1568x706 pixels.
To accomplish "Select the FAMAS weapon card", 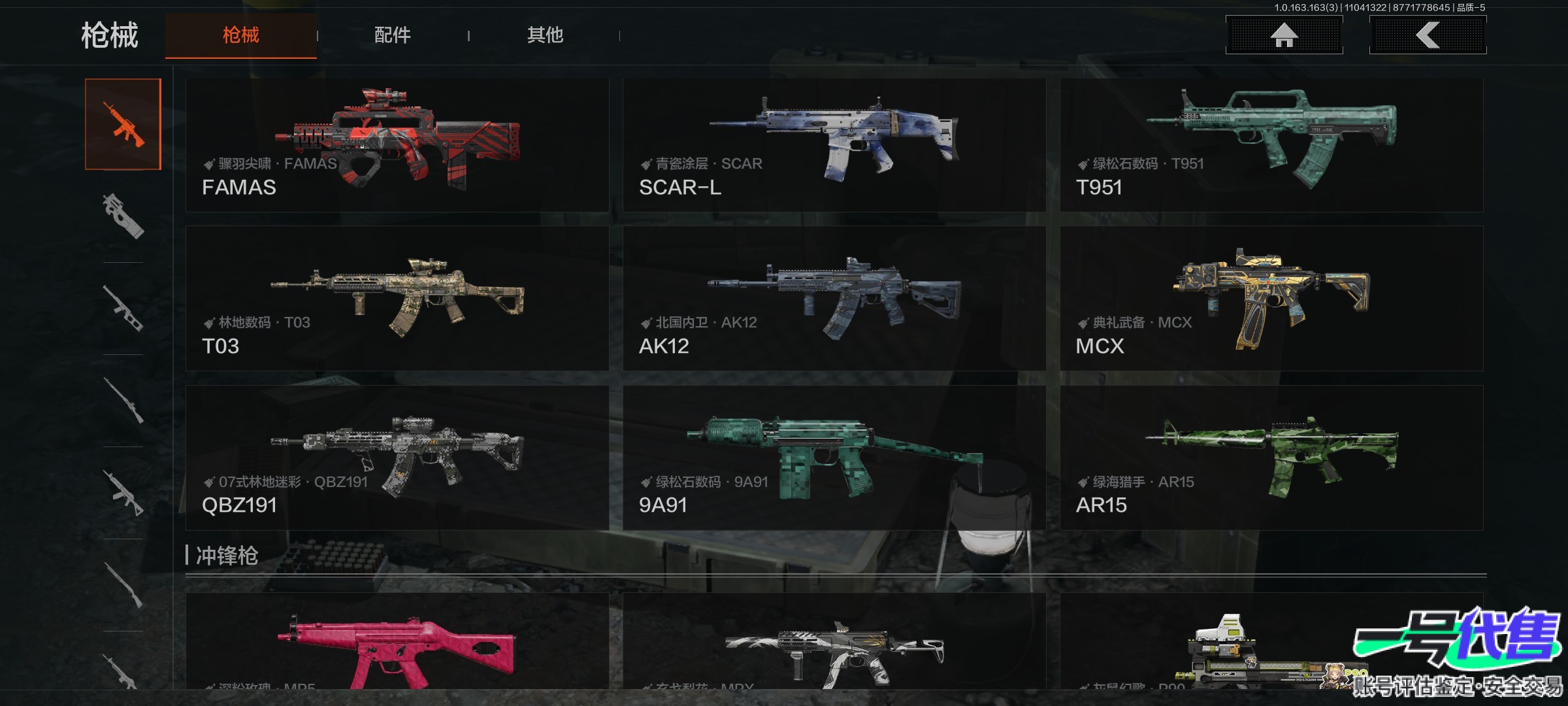I will point(397,145).
